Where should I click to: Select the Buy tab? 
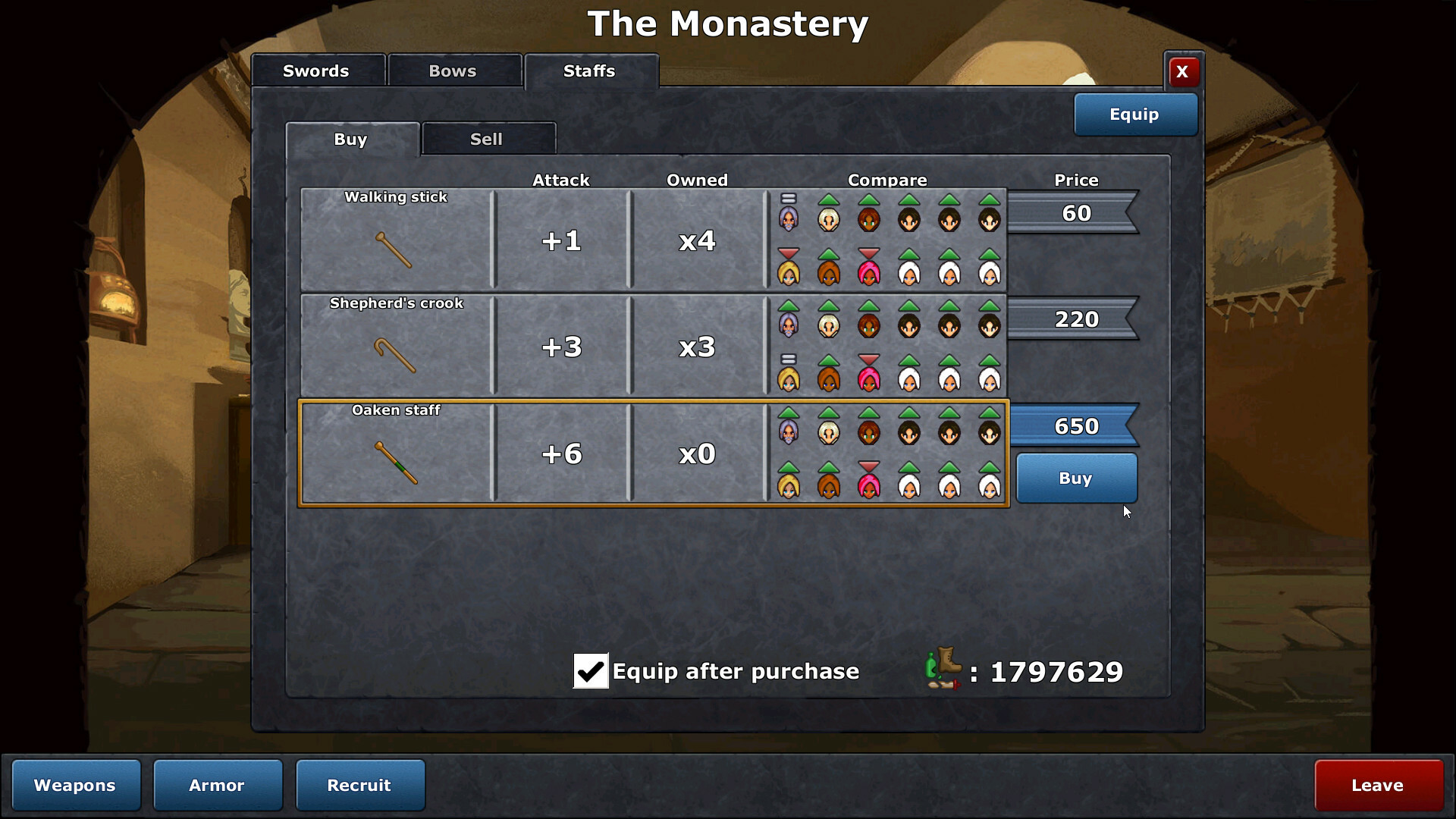coord(351,140)
